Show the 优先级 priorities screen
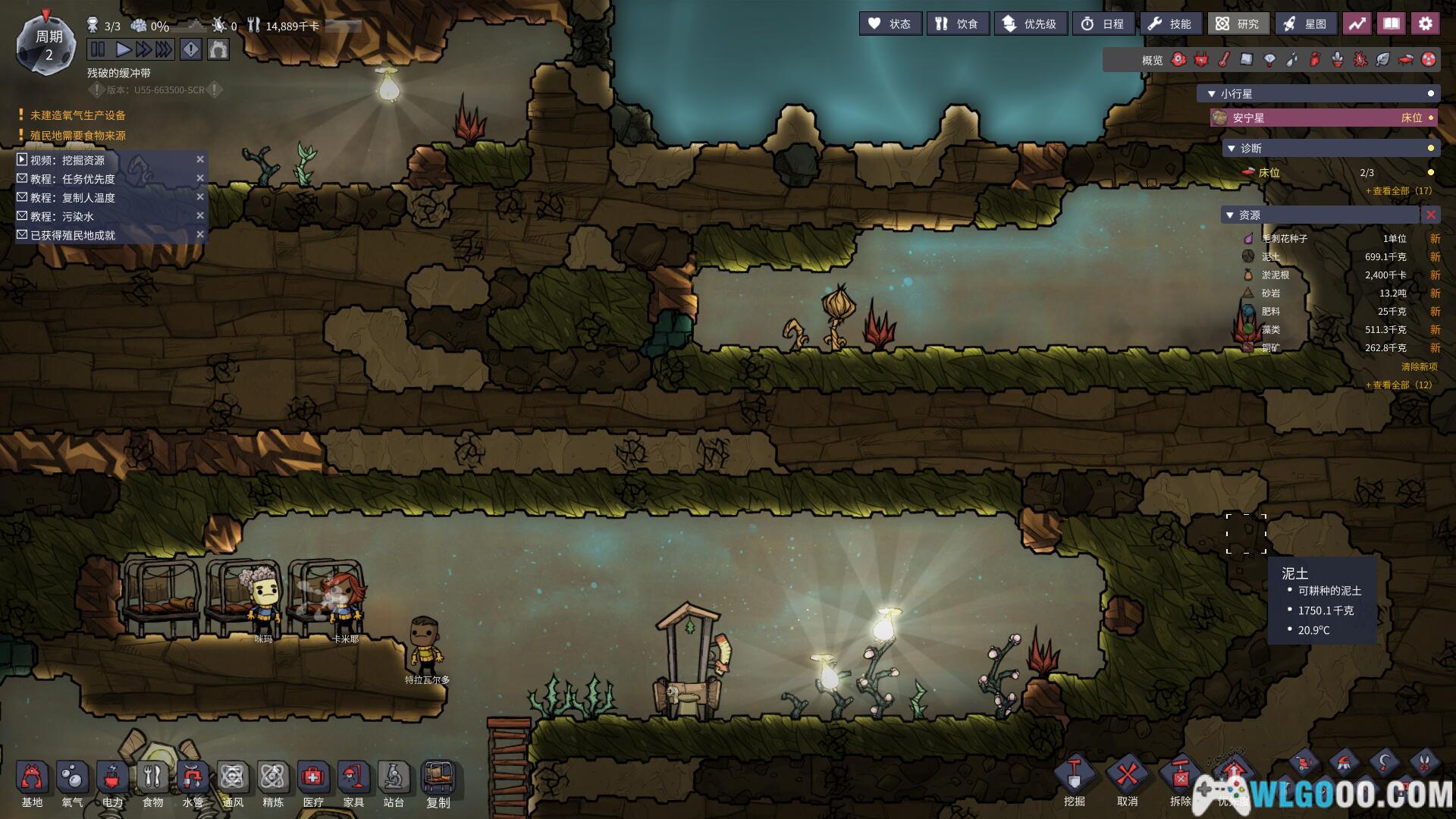The width and height of the screenshot is (1456, 819). (x=1030, y=24)
